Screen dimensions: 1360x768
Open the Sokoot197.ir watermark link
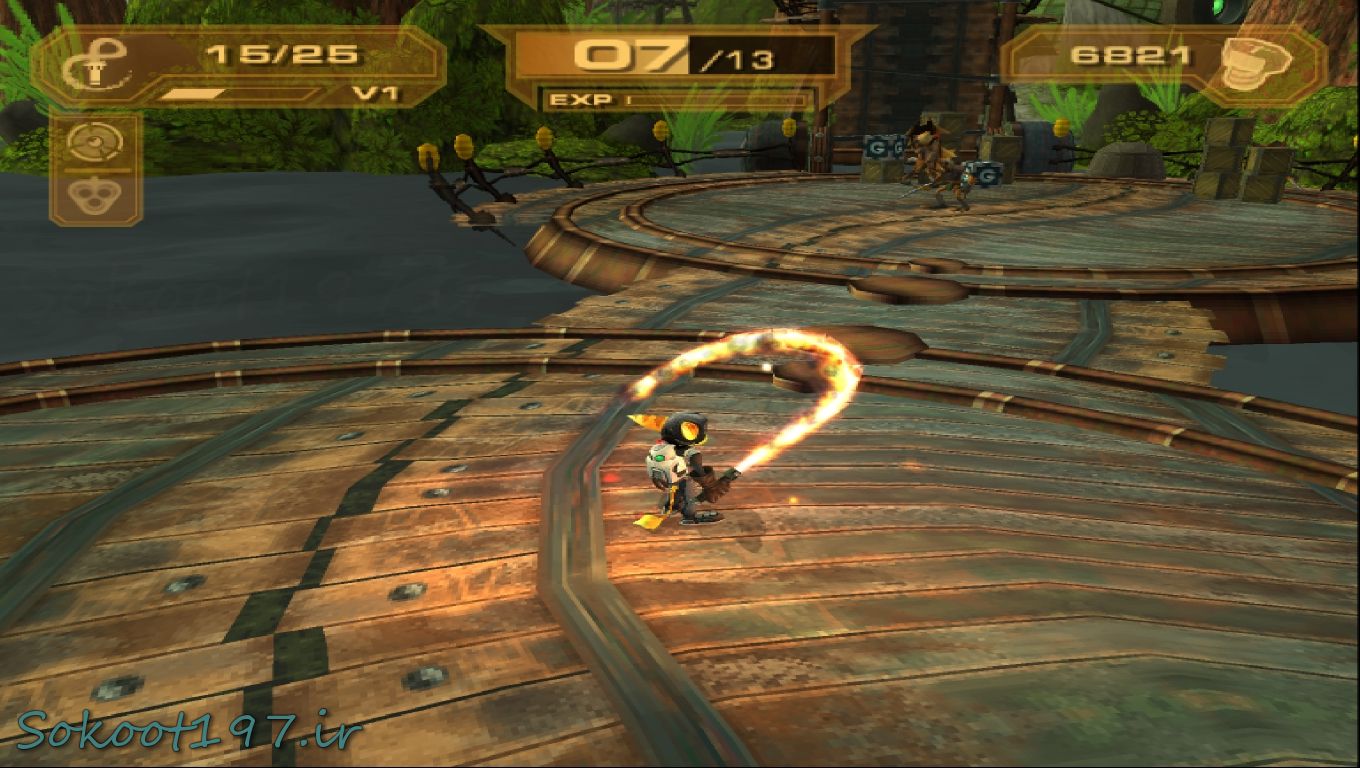[x=187, y=731]
